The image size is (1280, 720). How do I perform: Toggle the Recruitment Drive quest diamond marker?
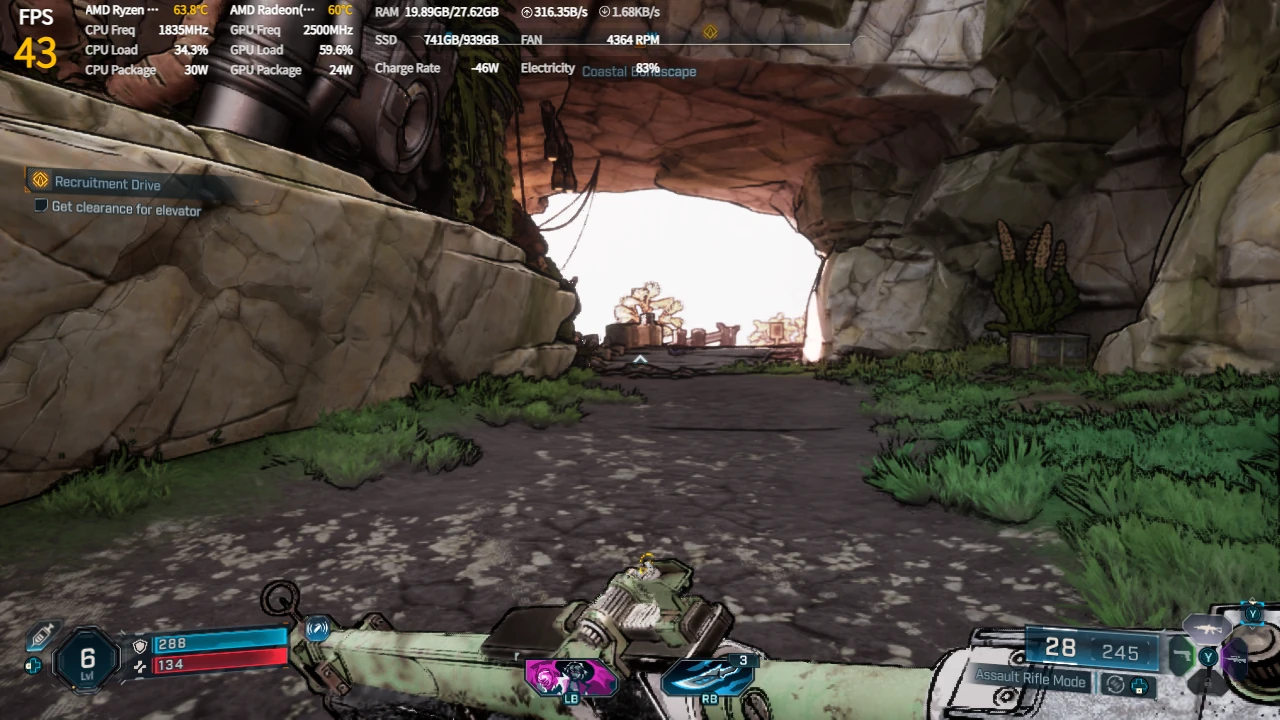click(x=40, y=181)
